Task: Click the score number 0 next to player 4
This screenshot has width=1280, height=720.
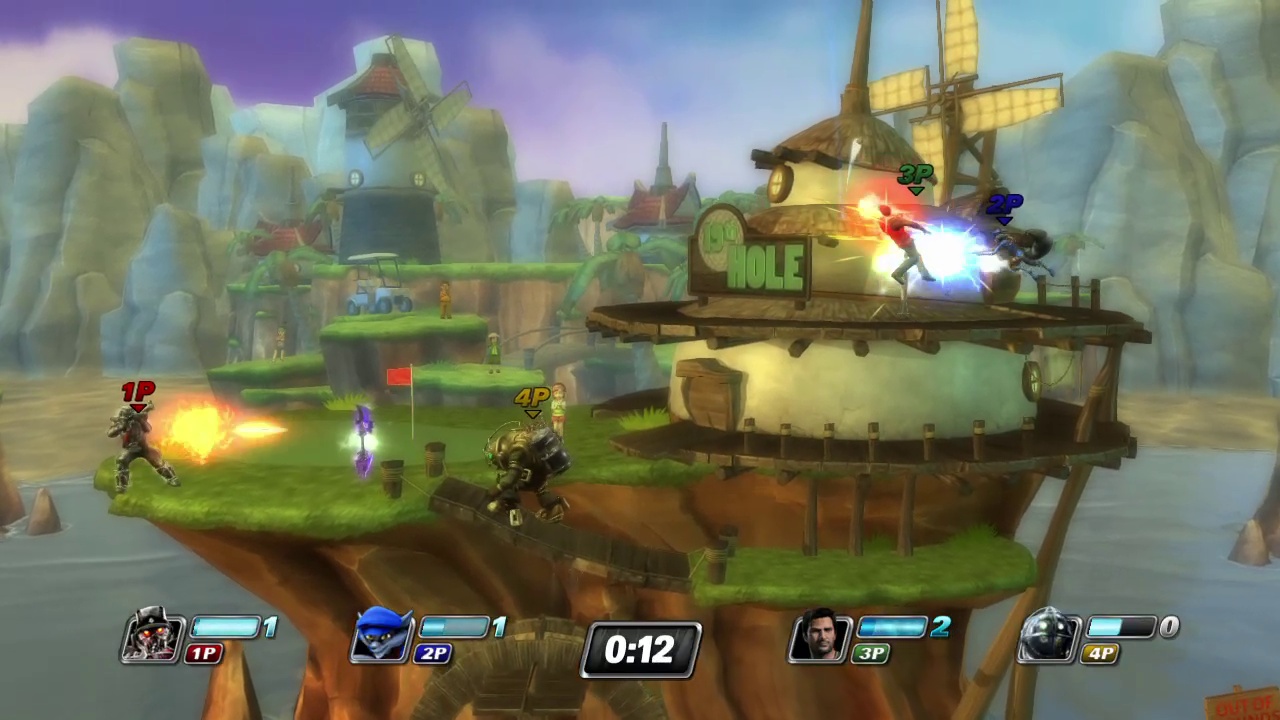Action: coord(1168,627)
